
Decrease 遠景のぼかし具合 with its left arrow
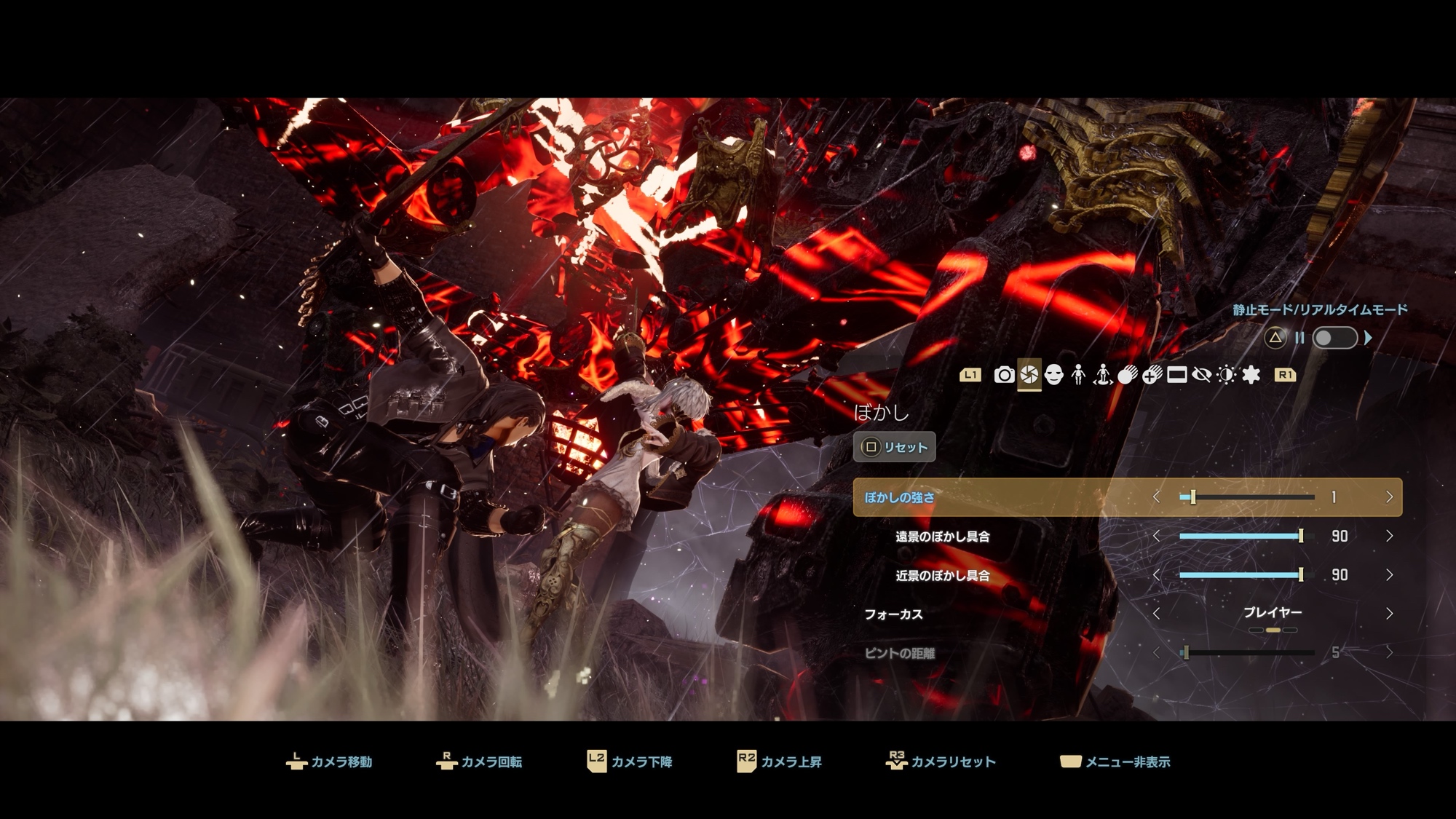click(x=1157, y=537)
